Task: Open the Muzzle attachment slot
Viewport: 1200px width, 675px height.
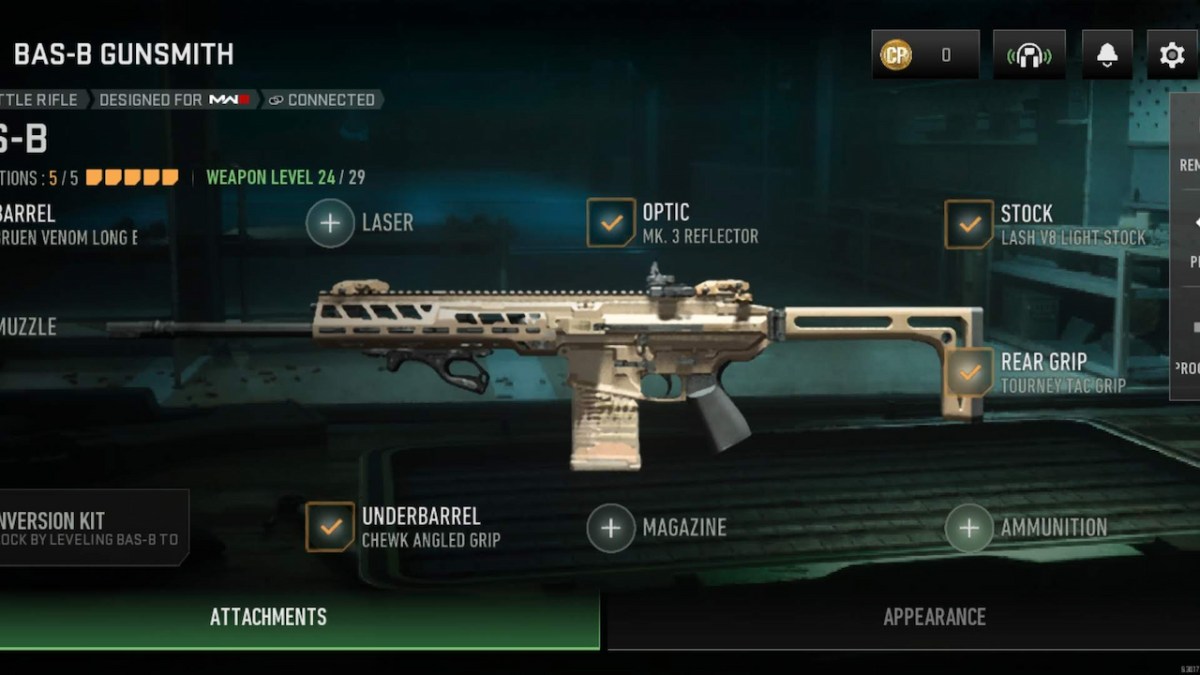Action: tap(28, 327)
